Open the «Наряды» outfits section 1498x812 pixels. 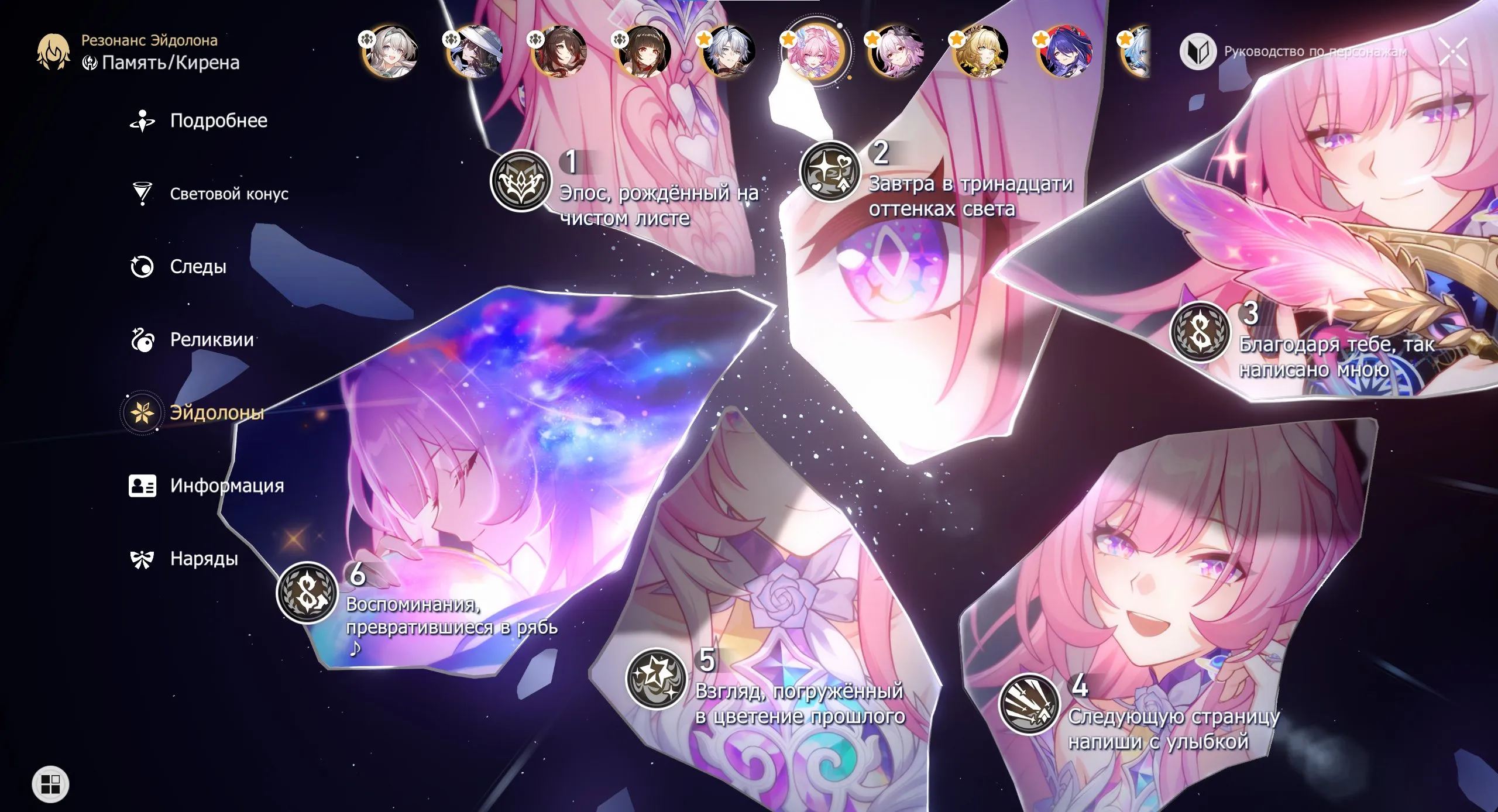point(202,559)
